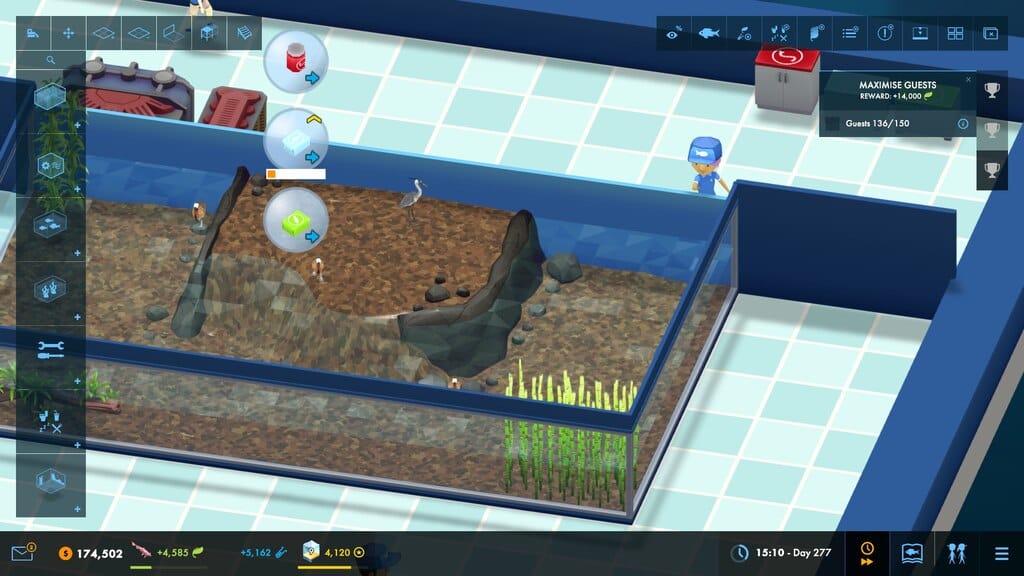
Task: Select the top trophy objective tab
Action: click(x=991, y=91)
